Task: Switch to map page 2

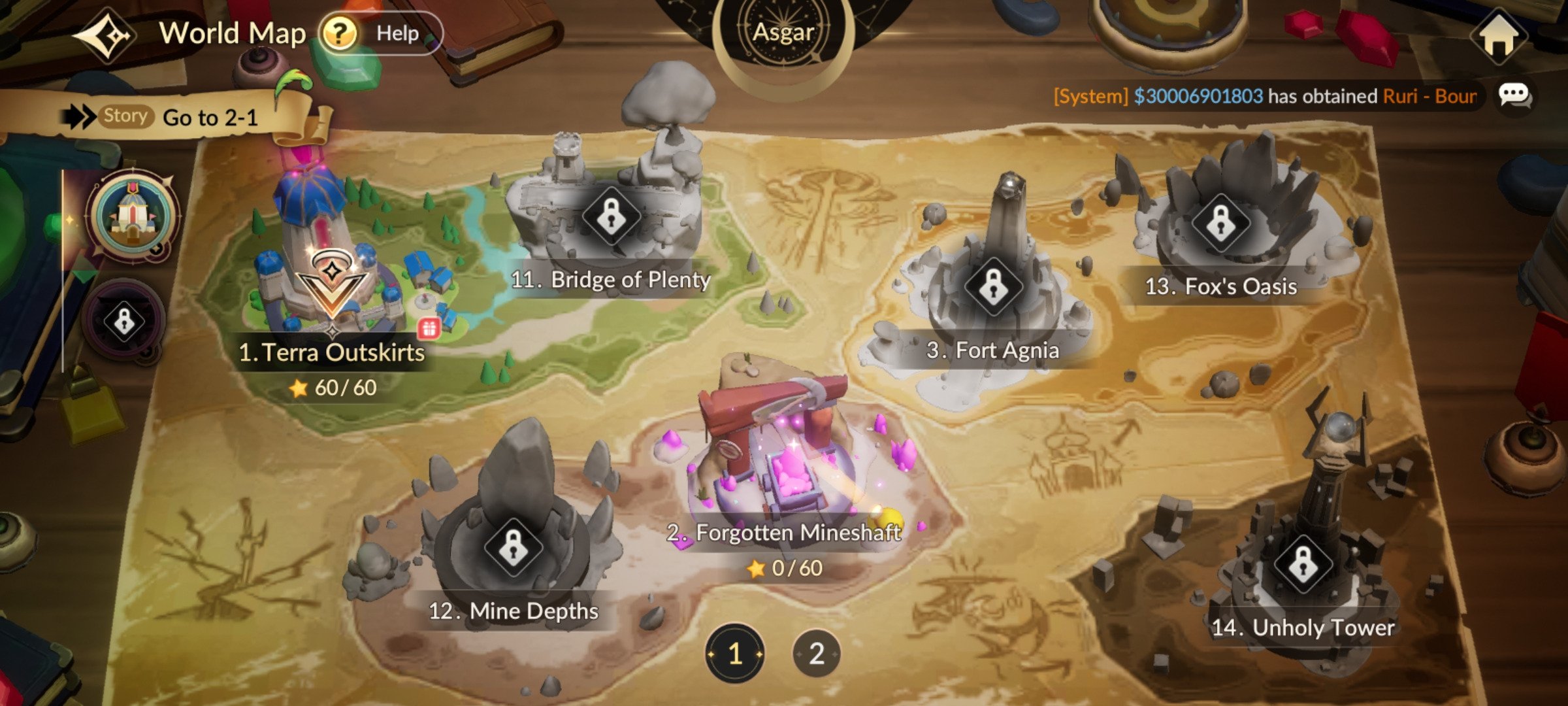Action: (x=816, y=653)
